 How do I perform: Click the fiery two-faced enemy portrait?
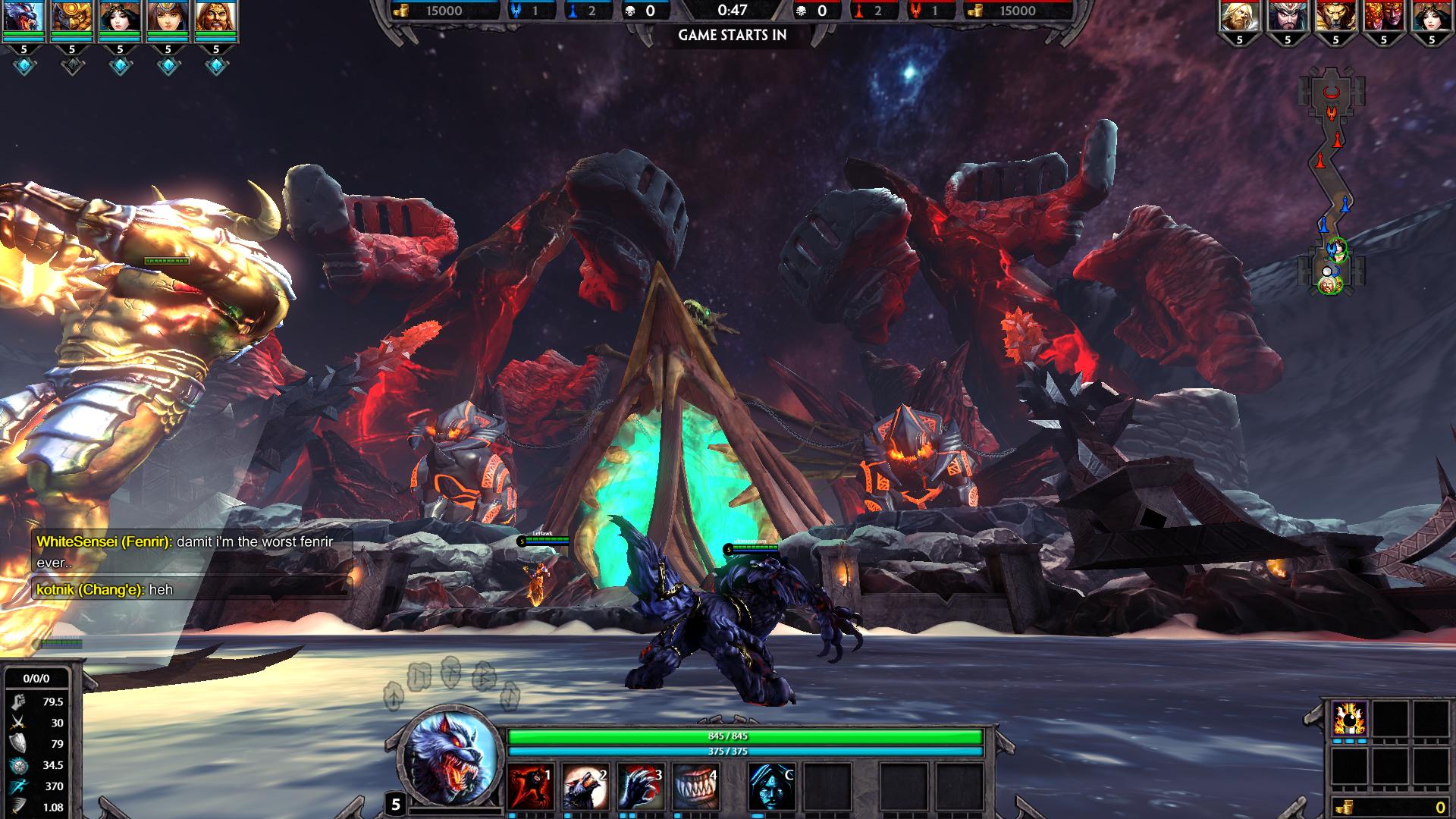[x=1383, y=18]
